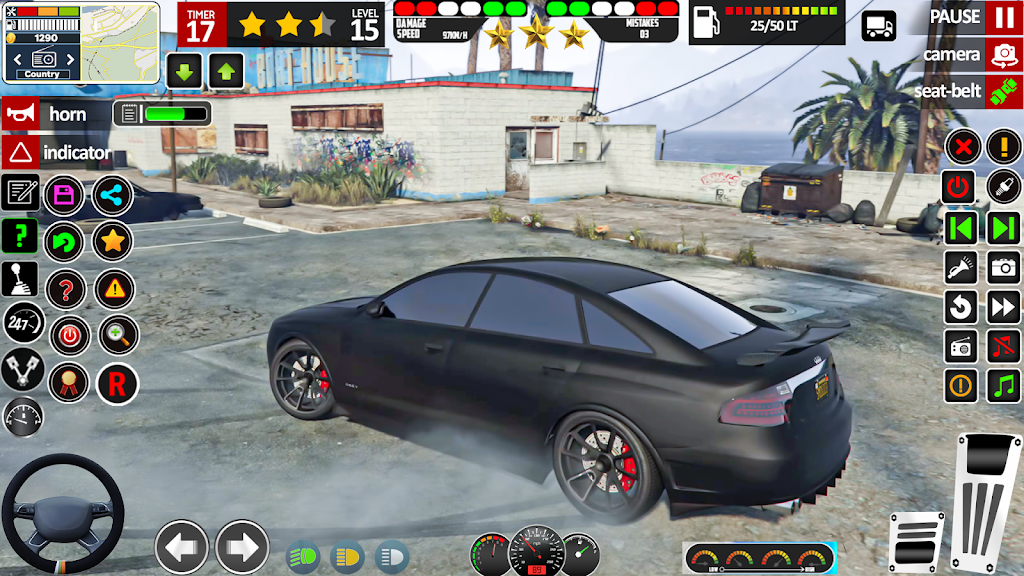The height and width of the screenshot is (576, 1024).
Task: Steer right with the right arrow button
Action: tap(242, 547)
